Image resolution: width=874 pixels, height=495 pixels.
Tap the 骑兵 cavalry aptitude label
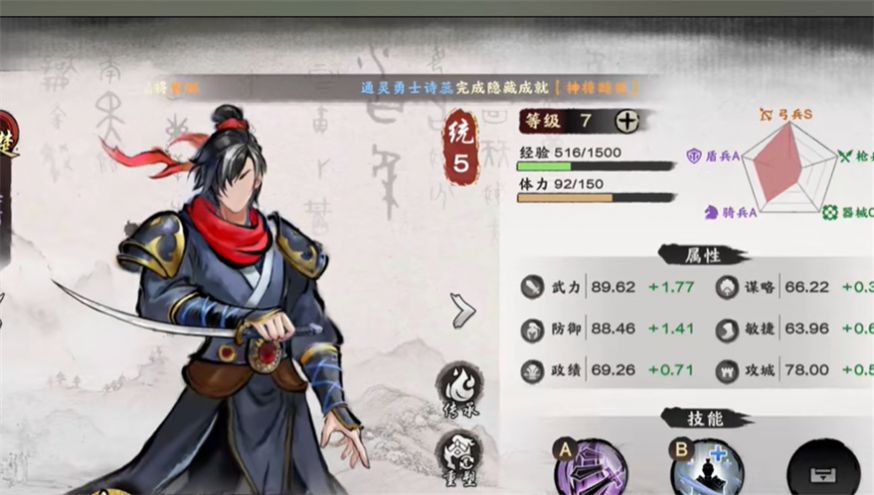(x=730, y=212)
